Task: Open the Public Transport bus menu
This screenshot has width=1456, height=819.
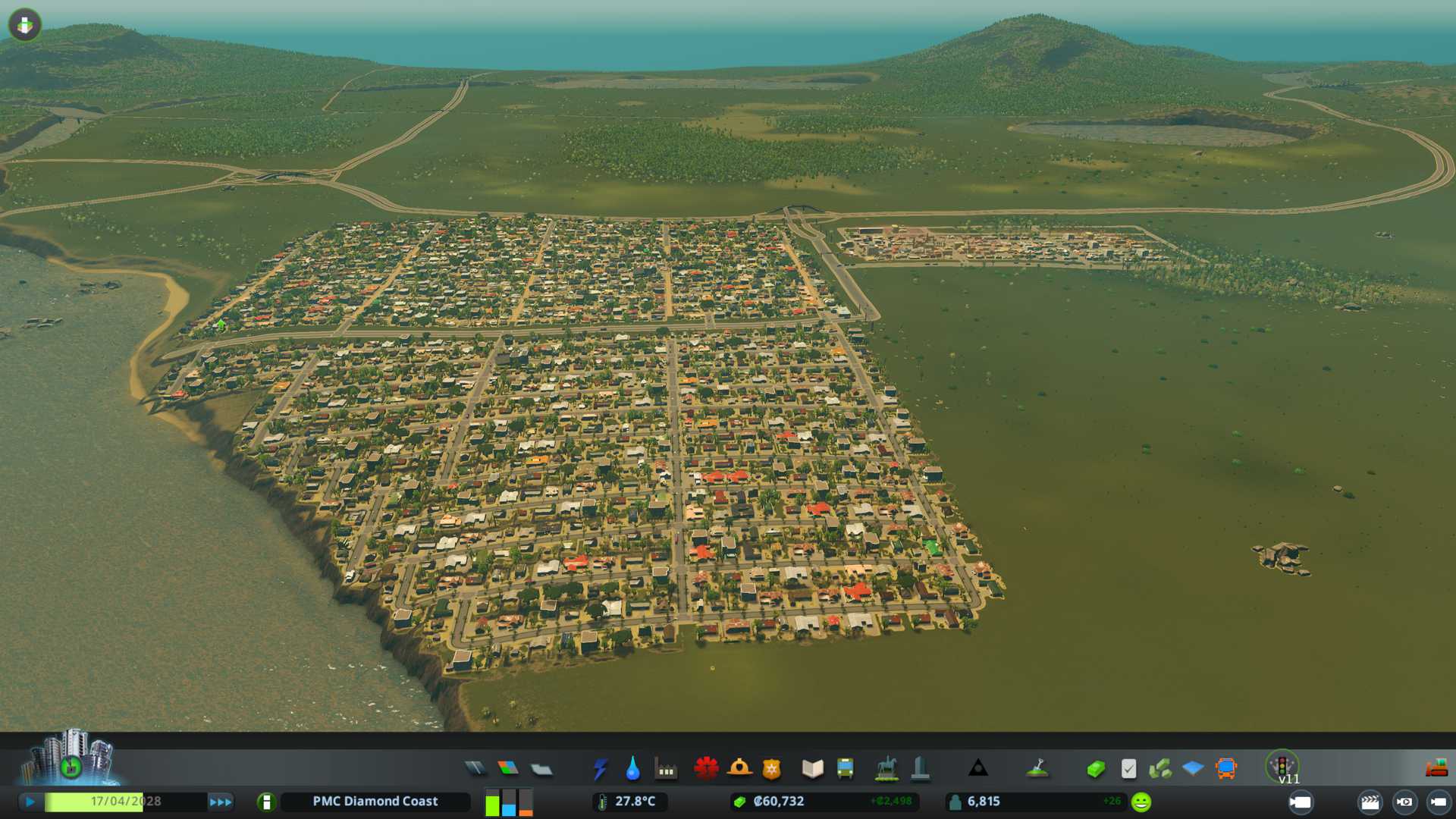Action: (846, 769)
